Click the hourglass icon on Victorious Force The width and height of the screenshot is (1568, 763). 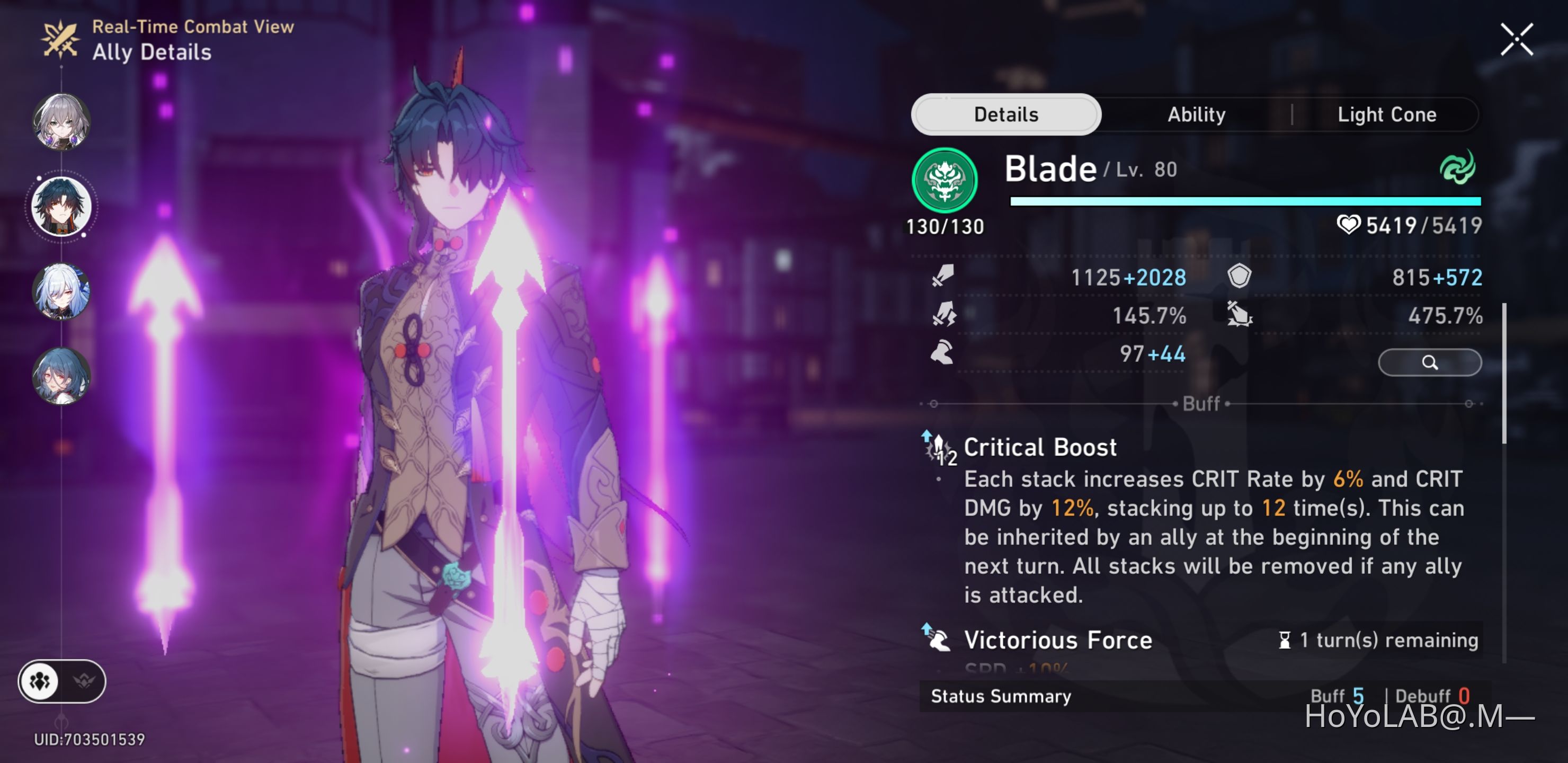pyautogui.click(x=1285, y=640)
